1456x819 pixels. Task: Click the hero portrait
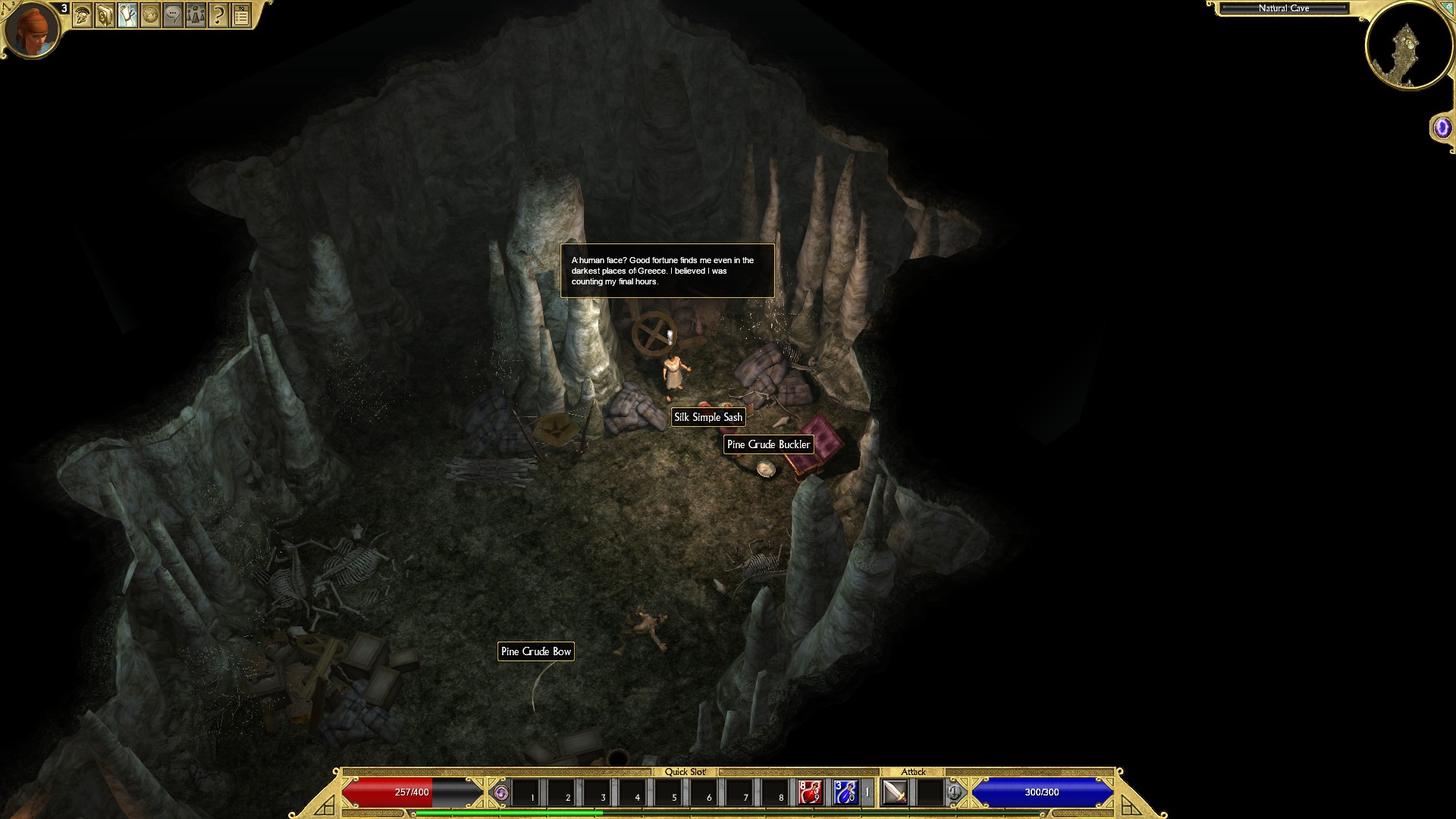(x=32, y=29)
